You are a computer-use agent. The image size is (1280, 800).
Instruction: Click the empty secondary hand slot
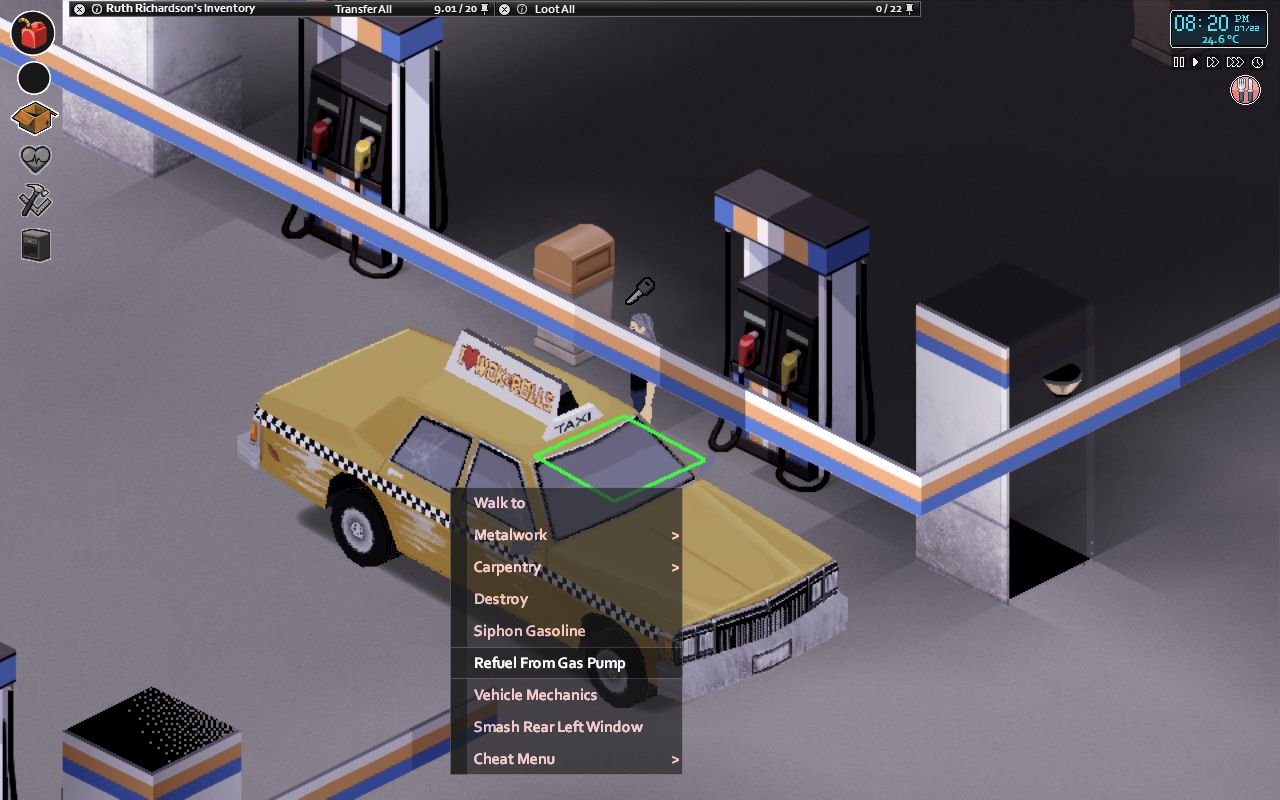click(x=34, y=78)
